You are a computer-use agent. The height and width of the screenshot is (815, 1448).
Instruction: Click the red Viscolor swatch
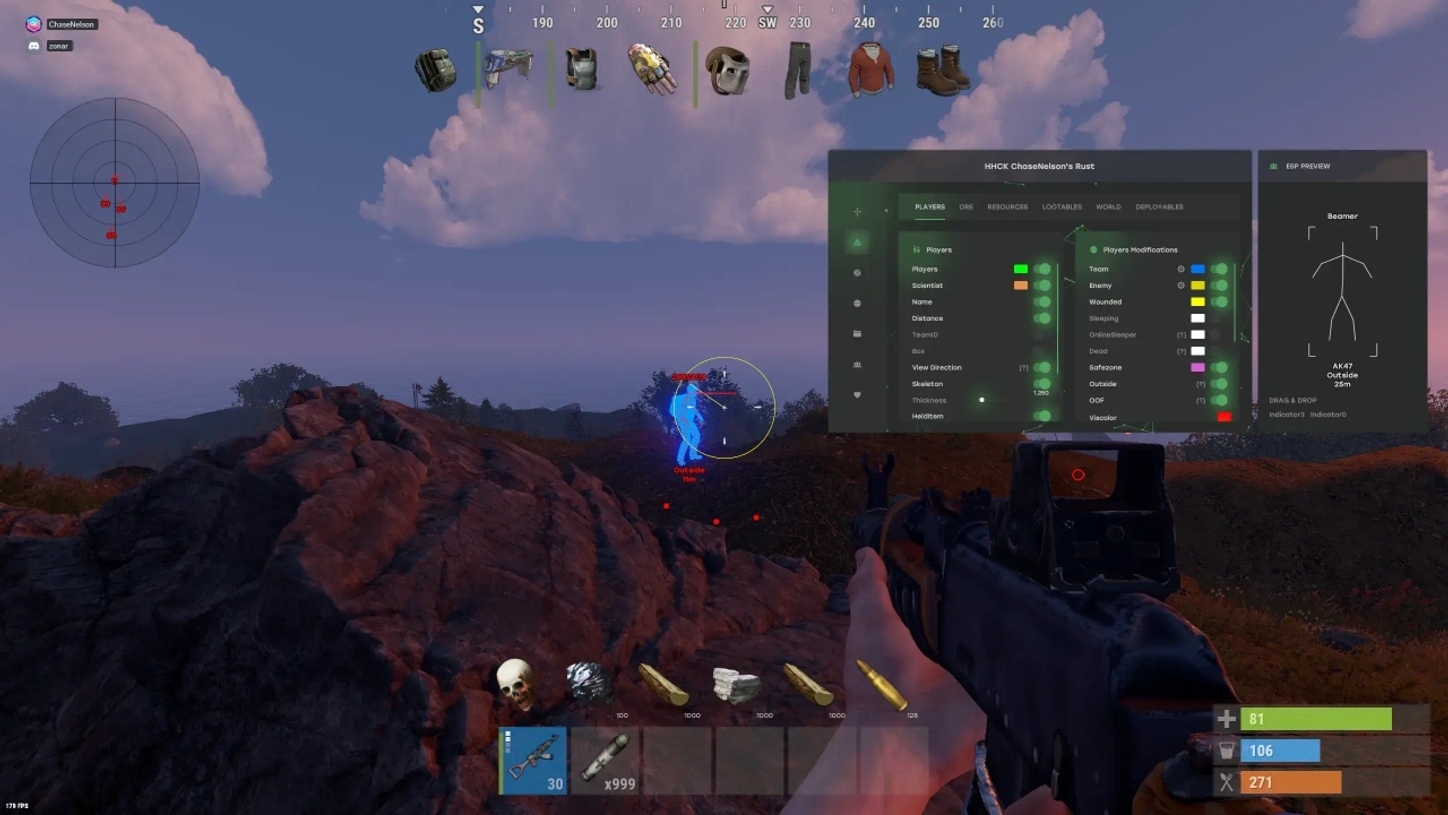1224,417
